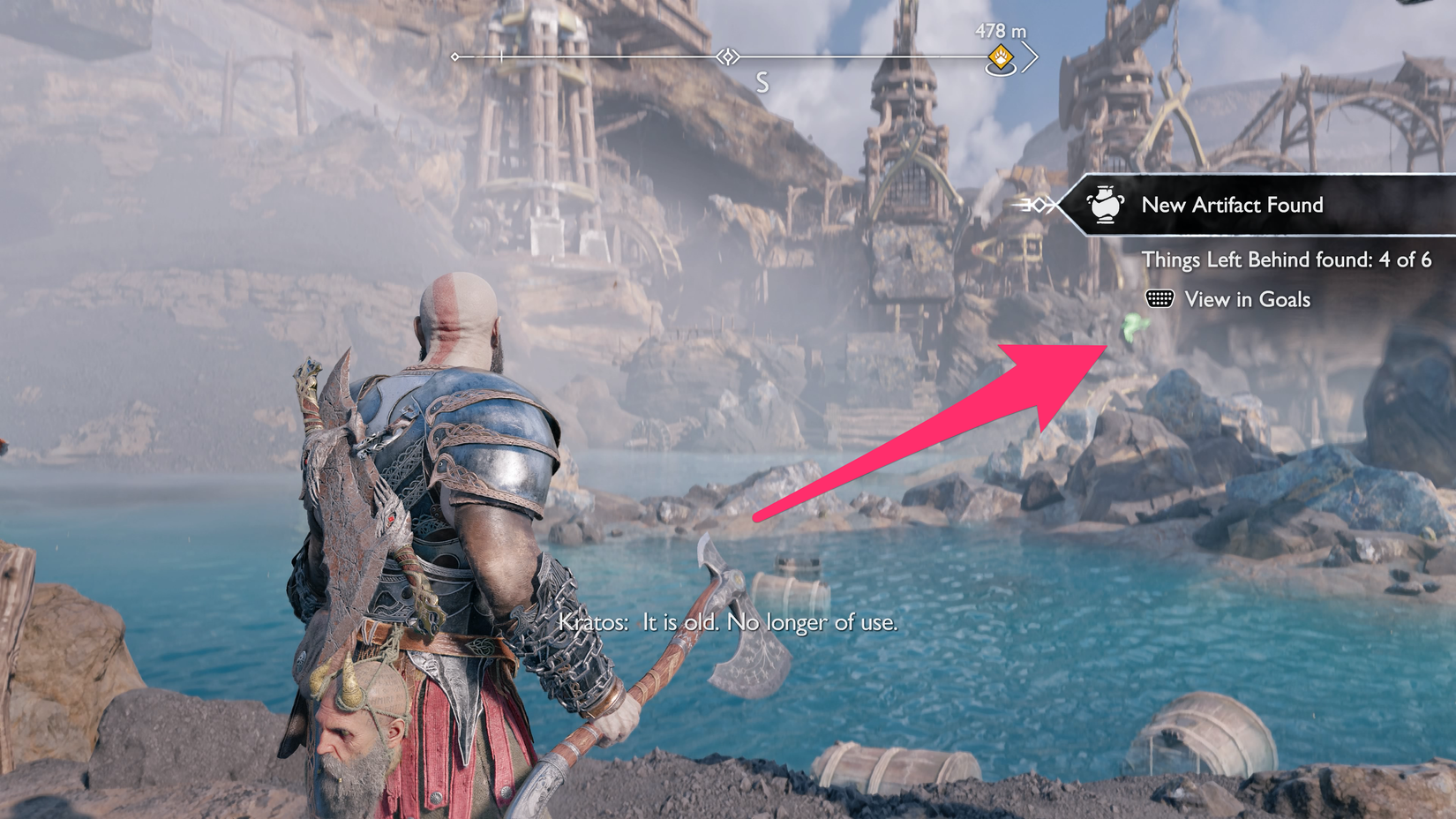Click the diamond waypoint at center of compass
Viewport: 1456px width, 819px height.
pos(726,57)
